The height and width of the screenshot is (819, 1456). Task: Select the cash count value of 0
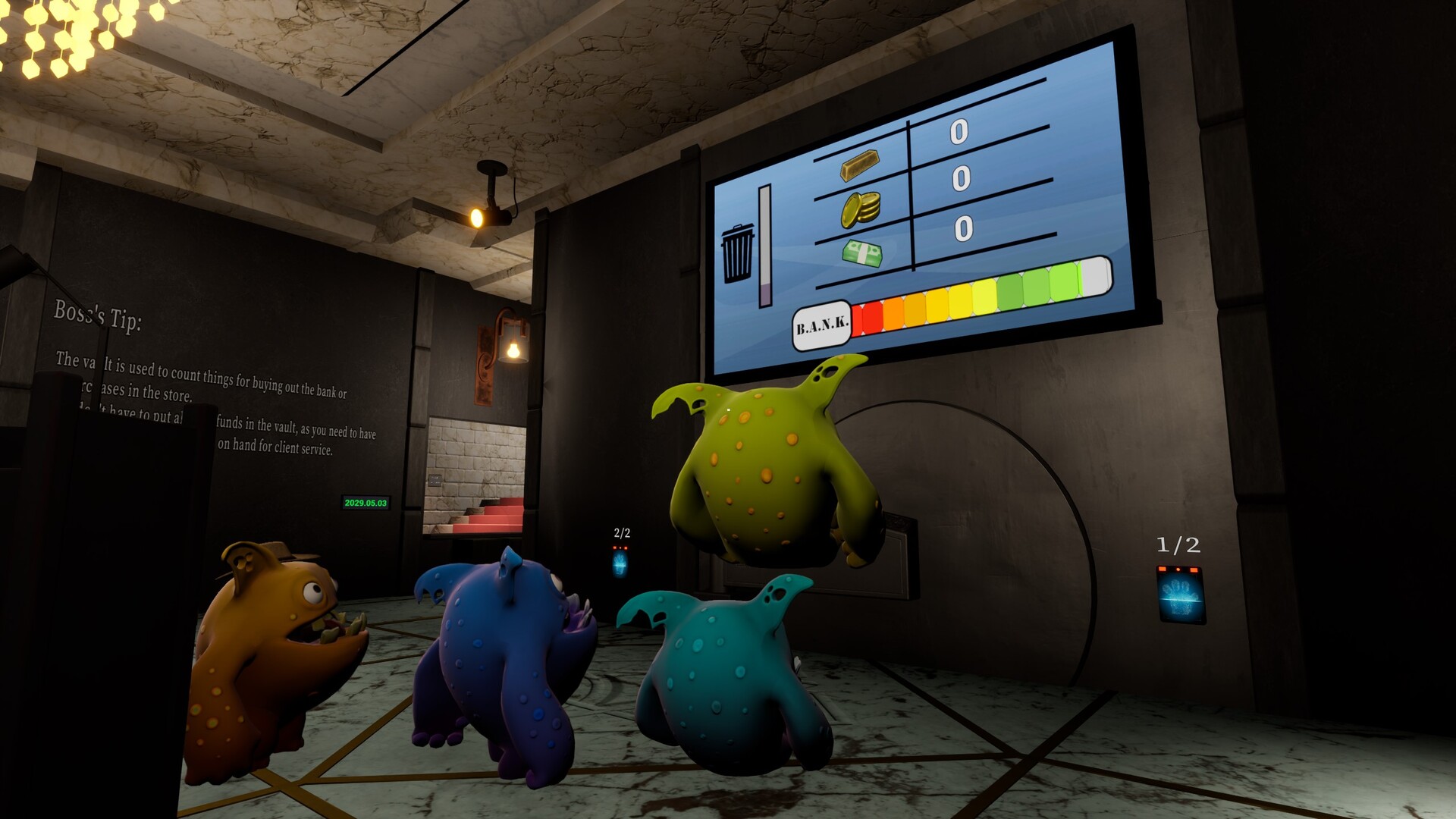click(x=964, y=227)
